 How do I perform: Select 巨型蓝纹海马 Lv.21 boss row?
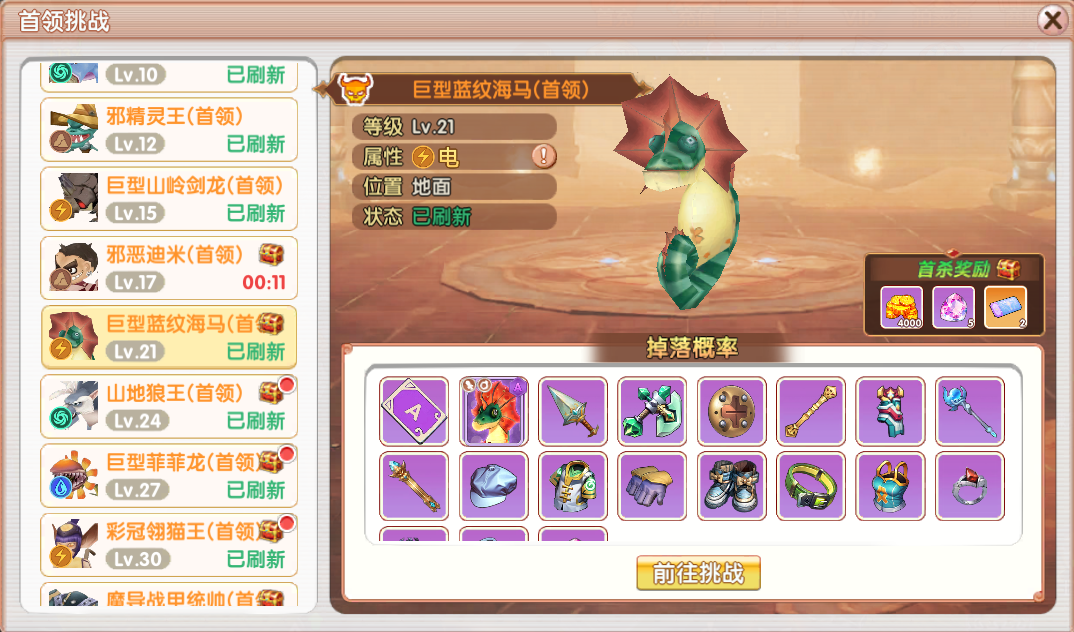pyautogui.click(x=169, y=337)
